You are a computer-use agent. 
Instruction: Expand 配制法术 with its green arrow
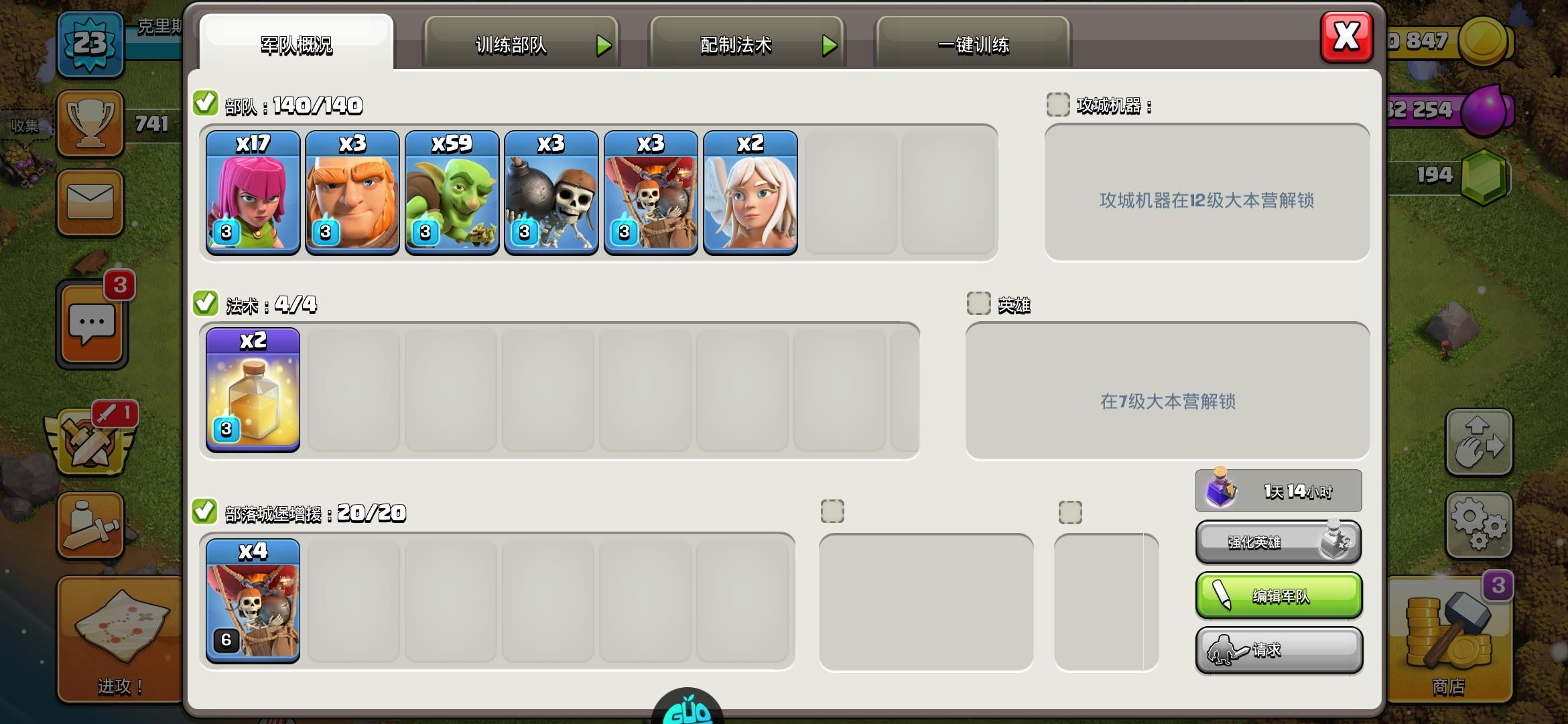(x=831, y=46)
